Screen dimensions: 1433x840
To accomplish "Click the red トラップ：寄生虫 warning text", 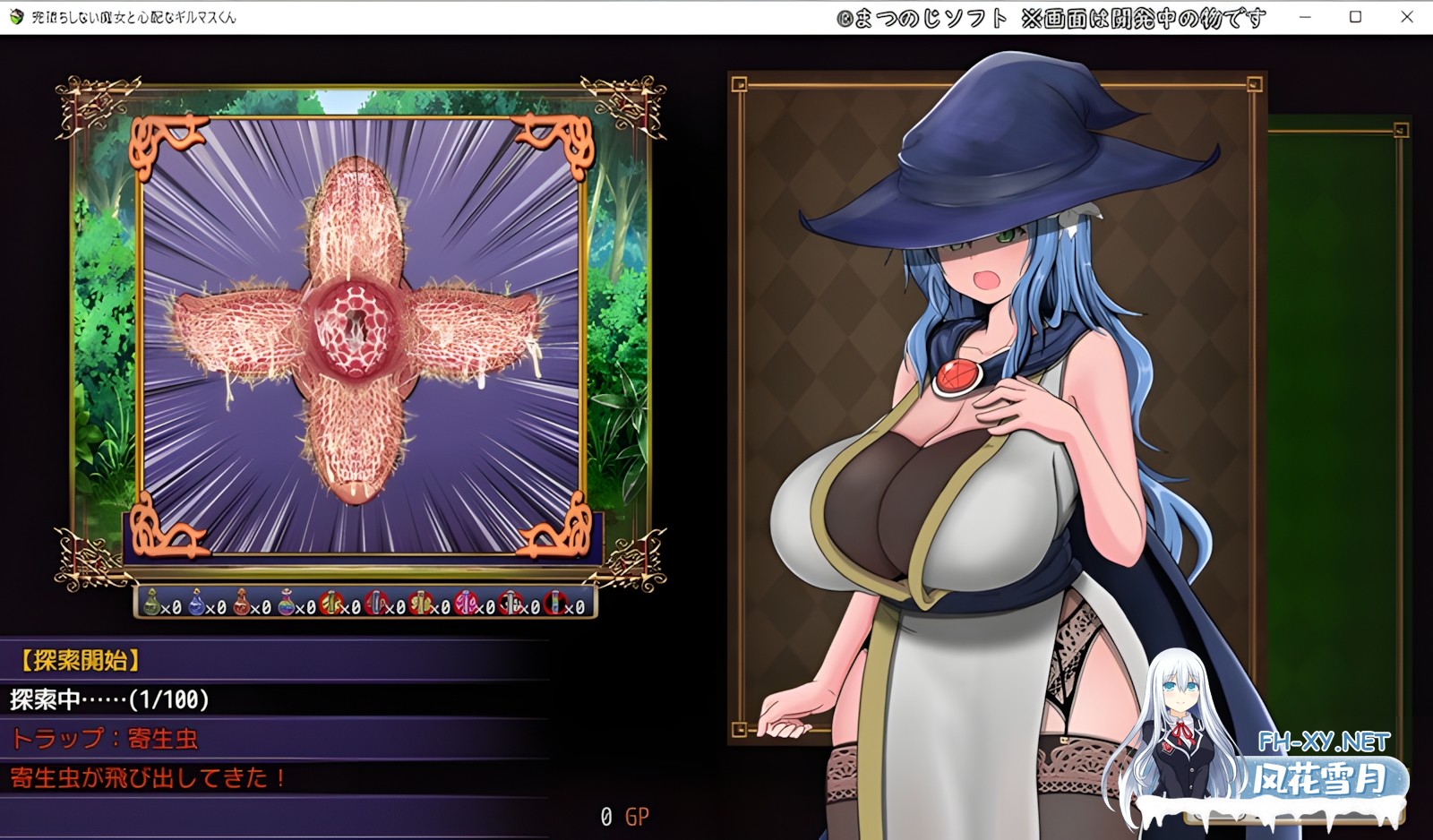I will tap(103, 741).
